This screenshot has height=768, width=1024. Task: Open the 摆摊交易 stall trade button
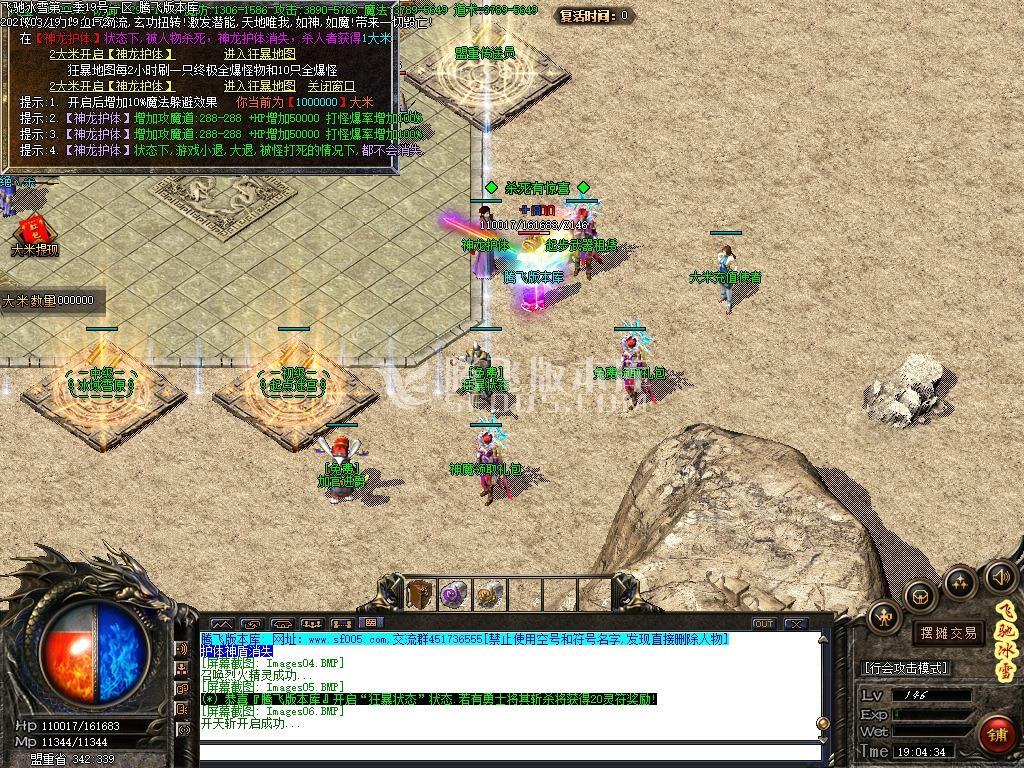[949, 633]
